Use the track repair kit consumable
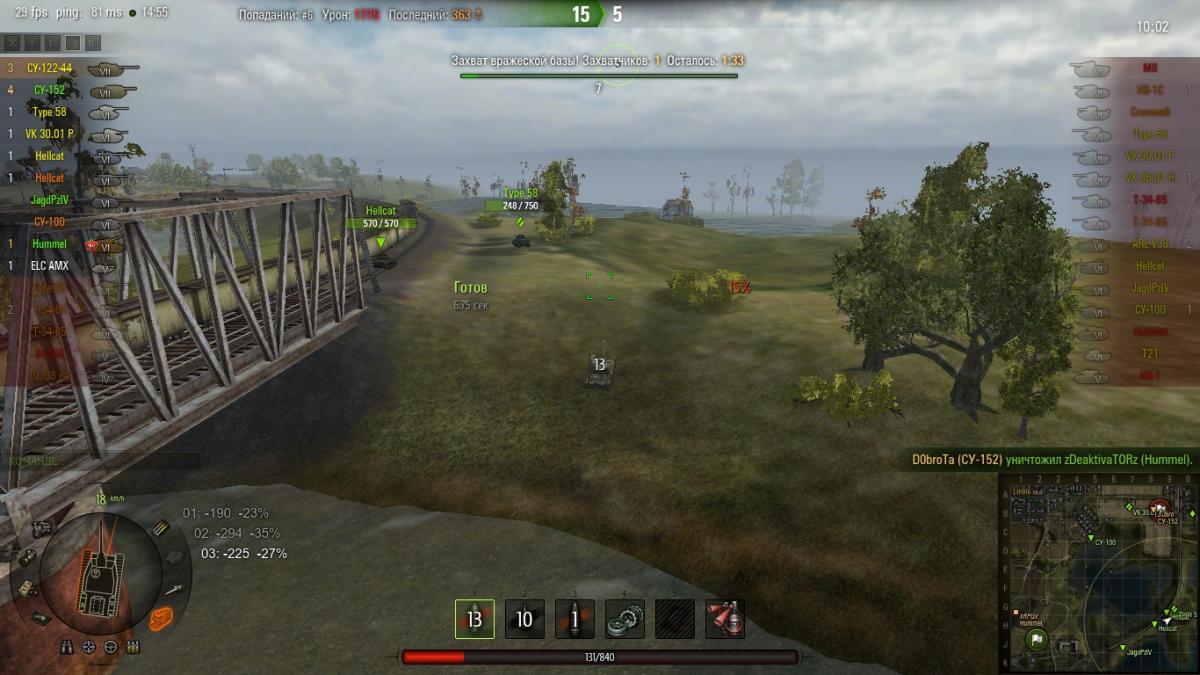This screenshot has width=1200, height=675. (x=625, y=619)
